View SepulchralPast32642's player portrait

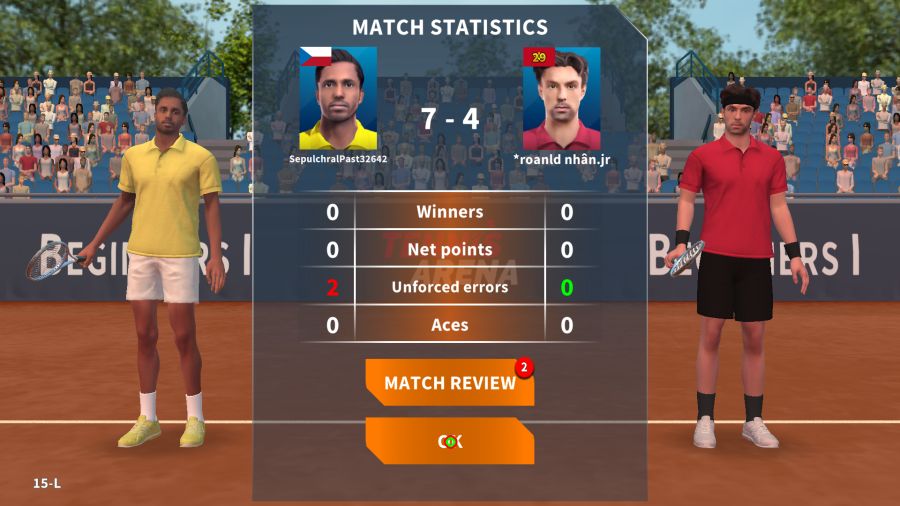pyautogui.click(x=338, y=98)
